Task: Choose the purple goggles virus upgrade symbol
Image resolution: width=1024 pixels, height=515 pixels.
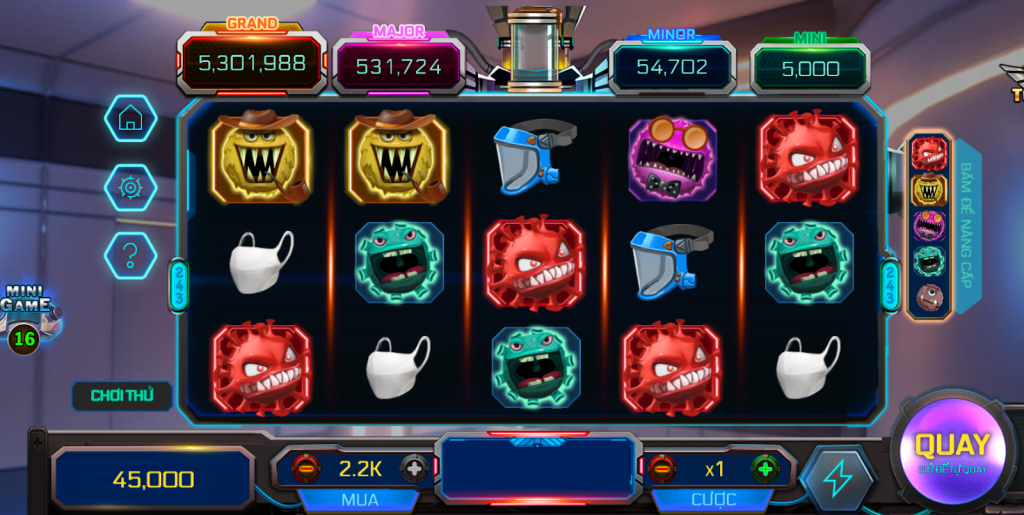Action: click(x=929, y=225)
